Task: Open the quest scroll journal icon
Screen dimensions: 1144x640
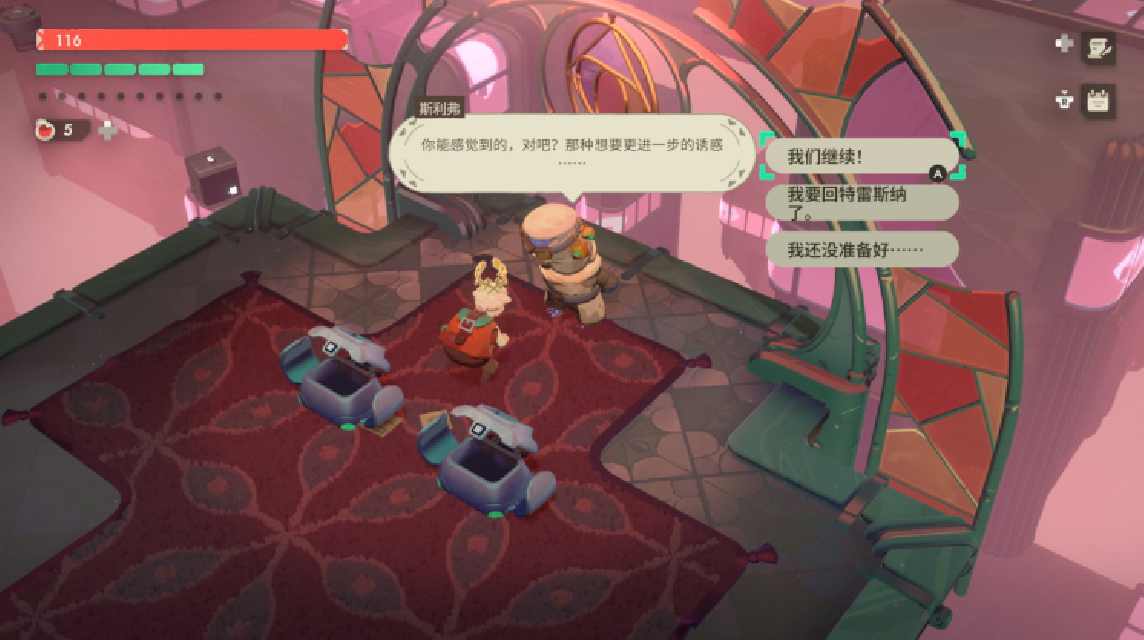Action: click(x=1099, y=46)
